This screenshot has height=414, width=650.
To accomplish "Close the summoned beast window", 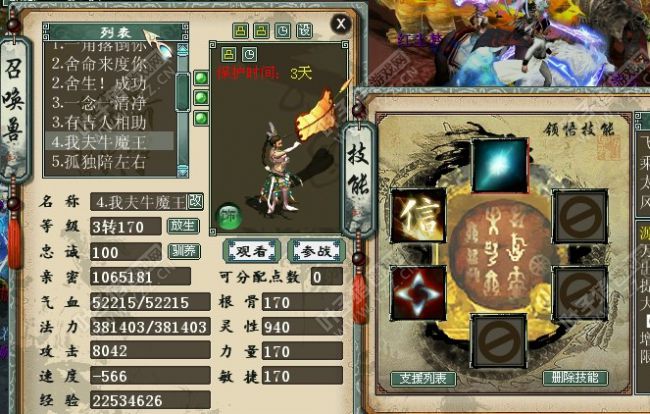I will point(340,23).
